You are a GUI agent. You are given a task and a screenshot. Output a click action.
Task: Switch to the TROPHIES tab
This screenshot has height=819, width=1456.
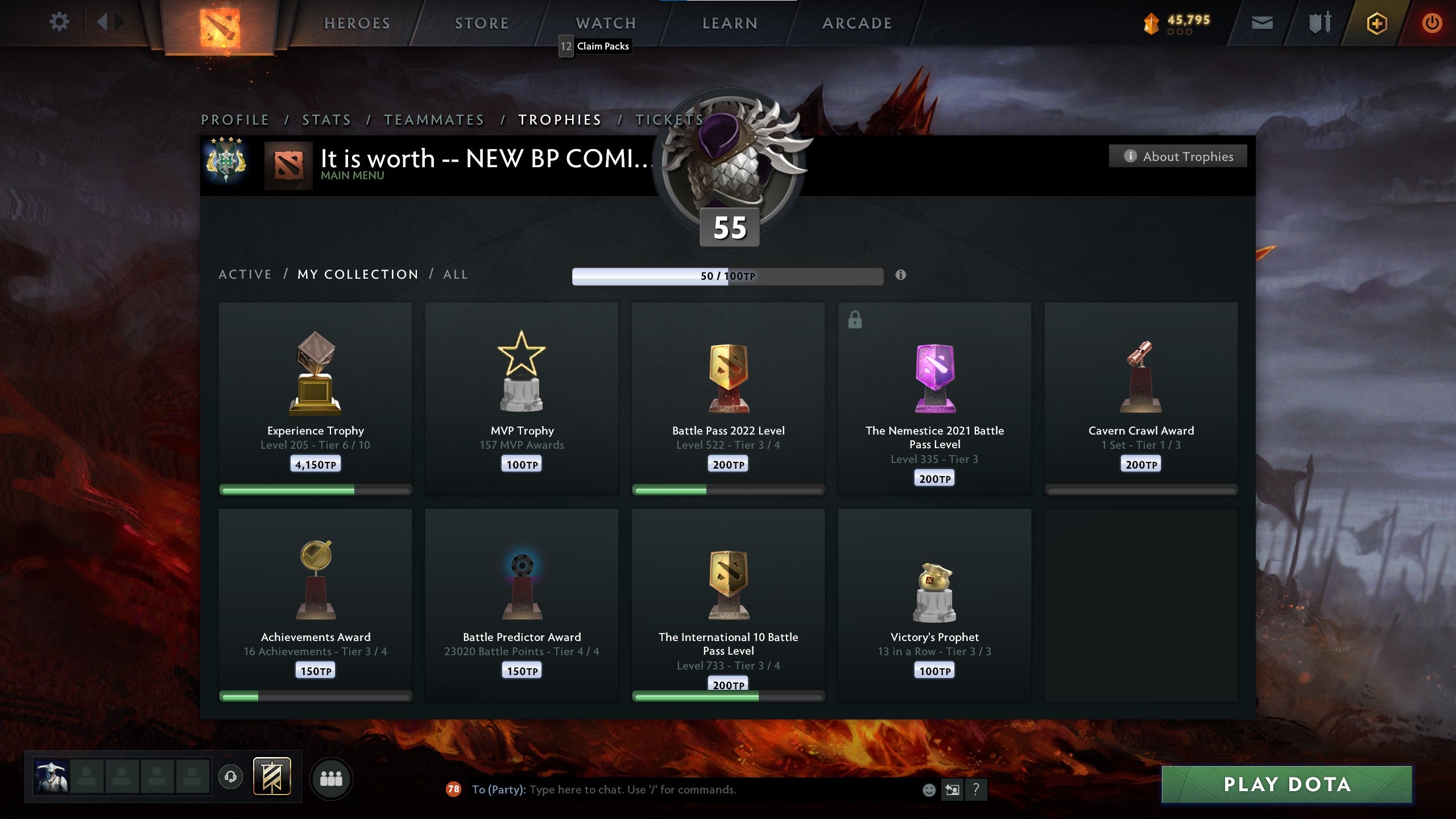pyautogui.click(x=559, y=120)
